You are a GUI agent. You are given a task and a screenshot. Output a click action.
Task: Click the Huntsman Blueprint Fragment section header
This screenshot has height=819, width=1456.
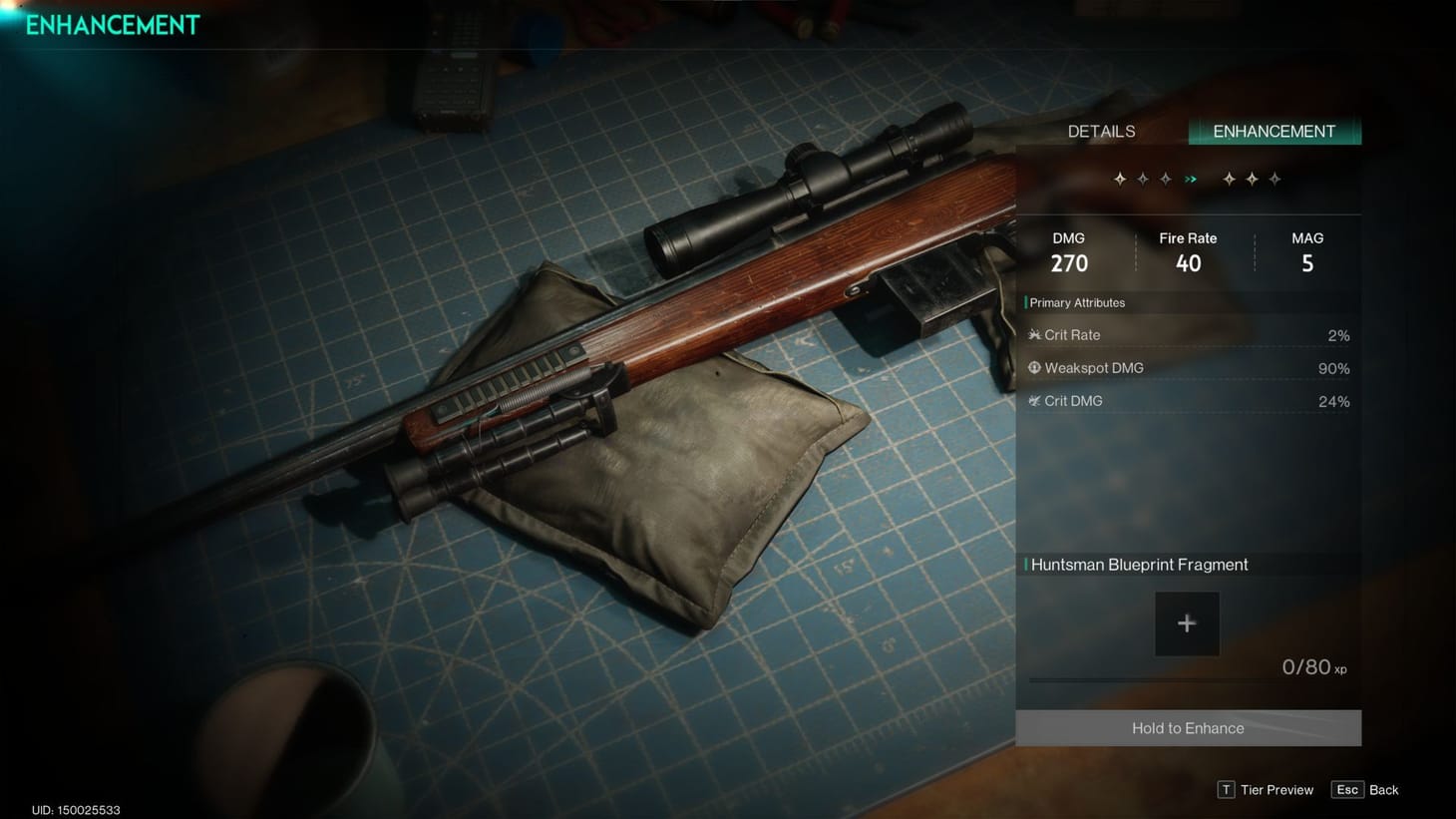tap(1140, 565)
